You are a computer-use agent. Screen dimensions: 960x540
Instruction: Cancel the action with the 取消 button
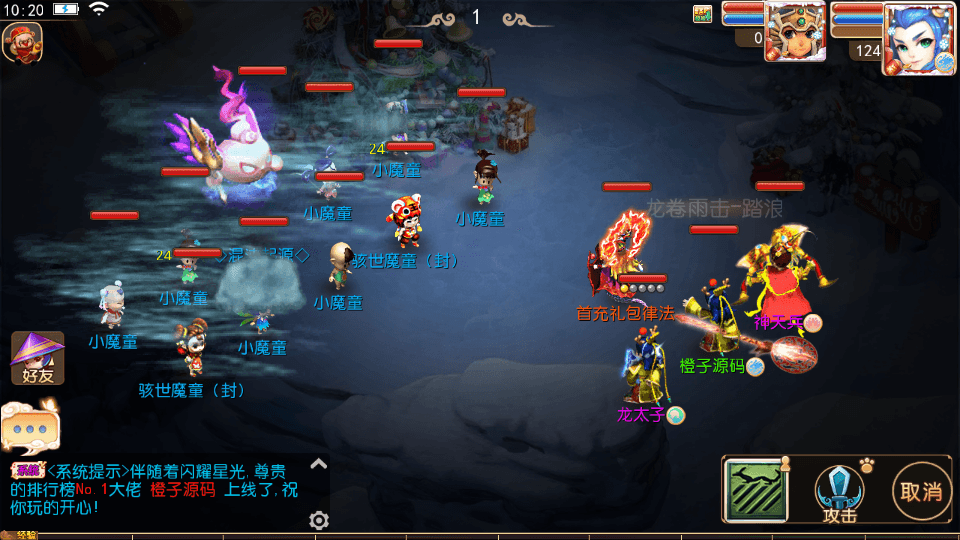point(921,490)
